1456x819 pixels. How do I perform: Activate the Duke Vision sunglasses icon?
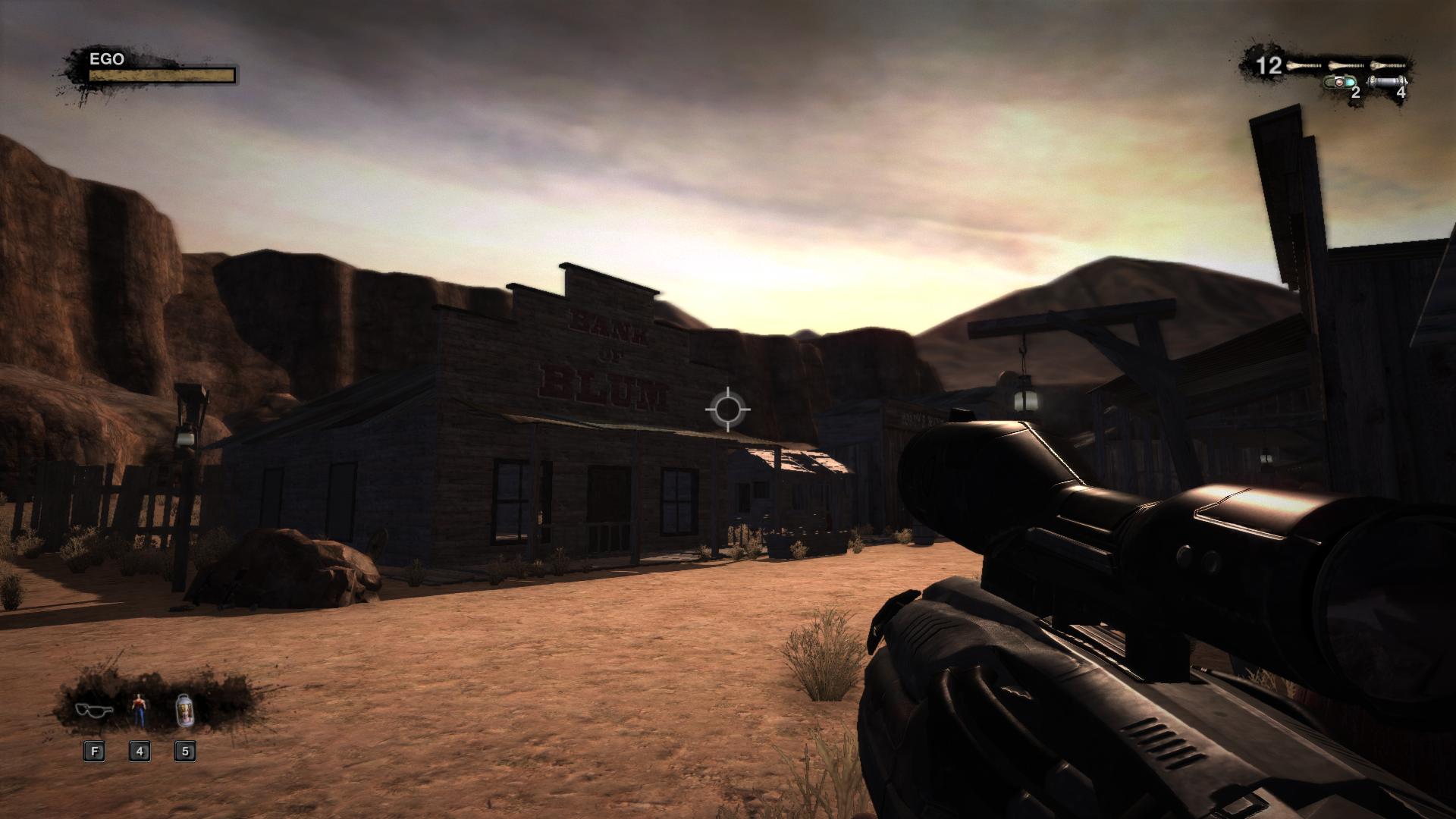point(94,710)
